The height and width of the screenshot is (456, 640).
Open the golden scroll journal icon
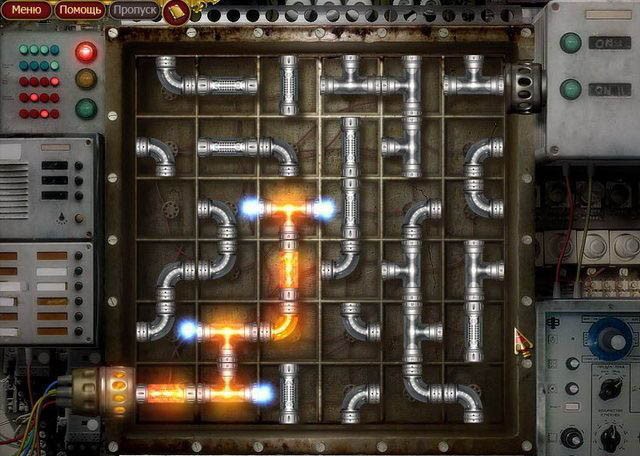point(176,12)
